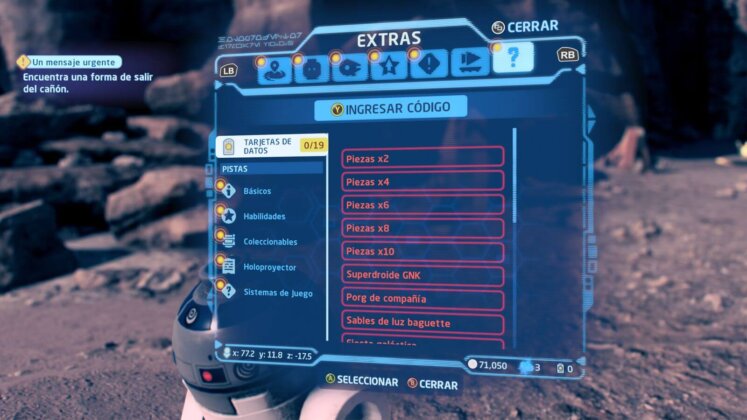Choose the Piezas x10 extra

[423, 250]
